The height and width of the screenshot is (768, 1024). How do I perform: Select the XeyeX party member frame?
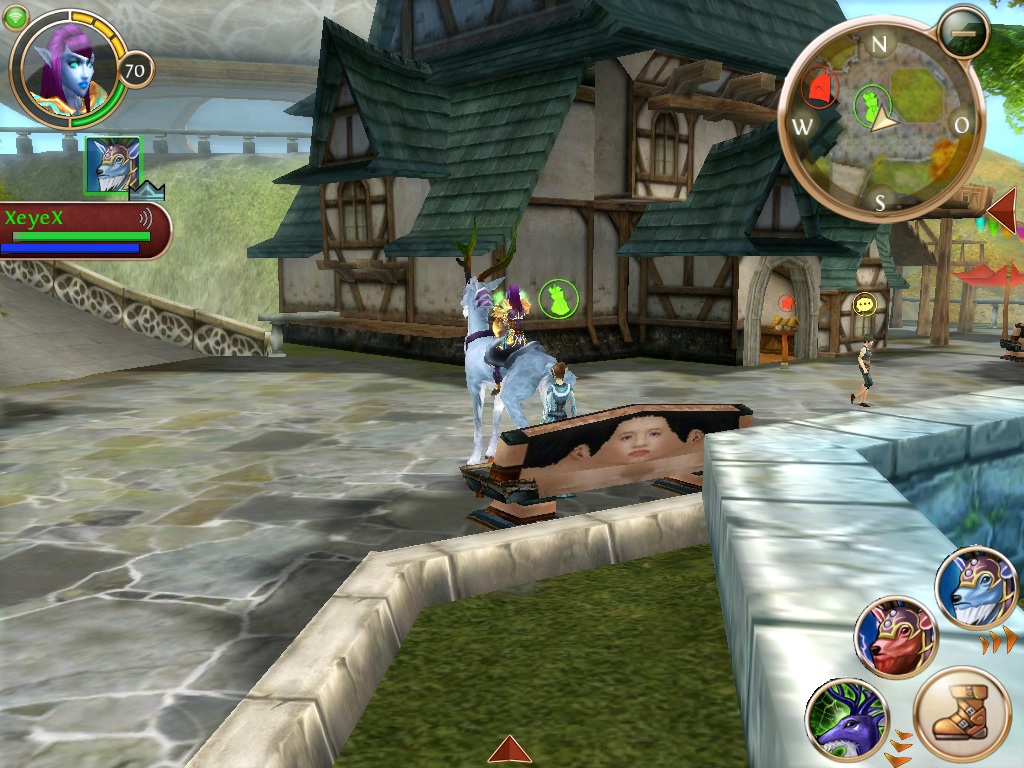(x=82, y=231)
